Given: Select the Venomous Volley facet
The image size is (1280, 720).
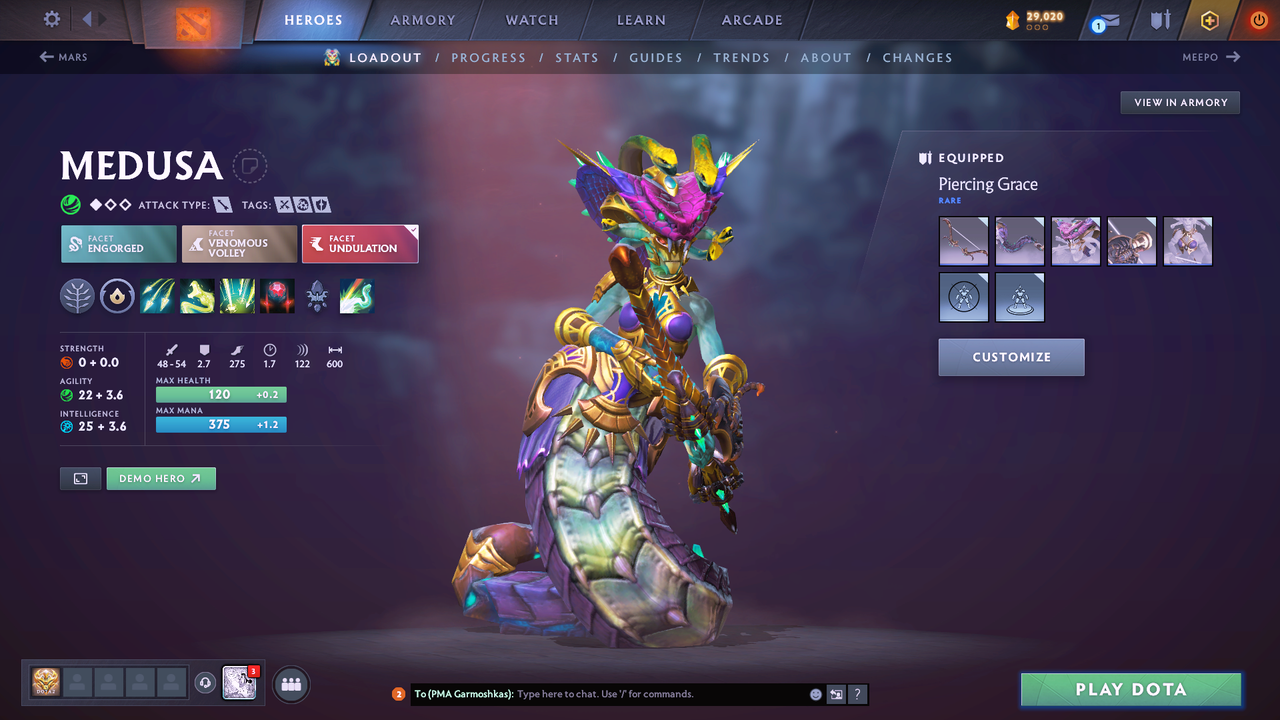Looking at the screenshot, I should click(239, 243).
